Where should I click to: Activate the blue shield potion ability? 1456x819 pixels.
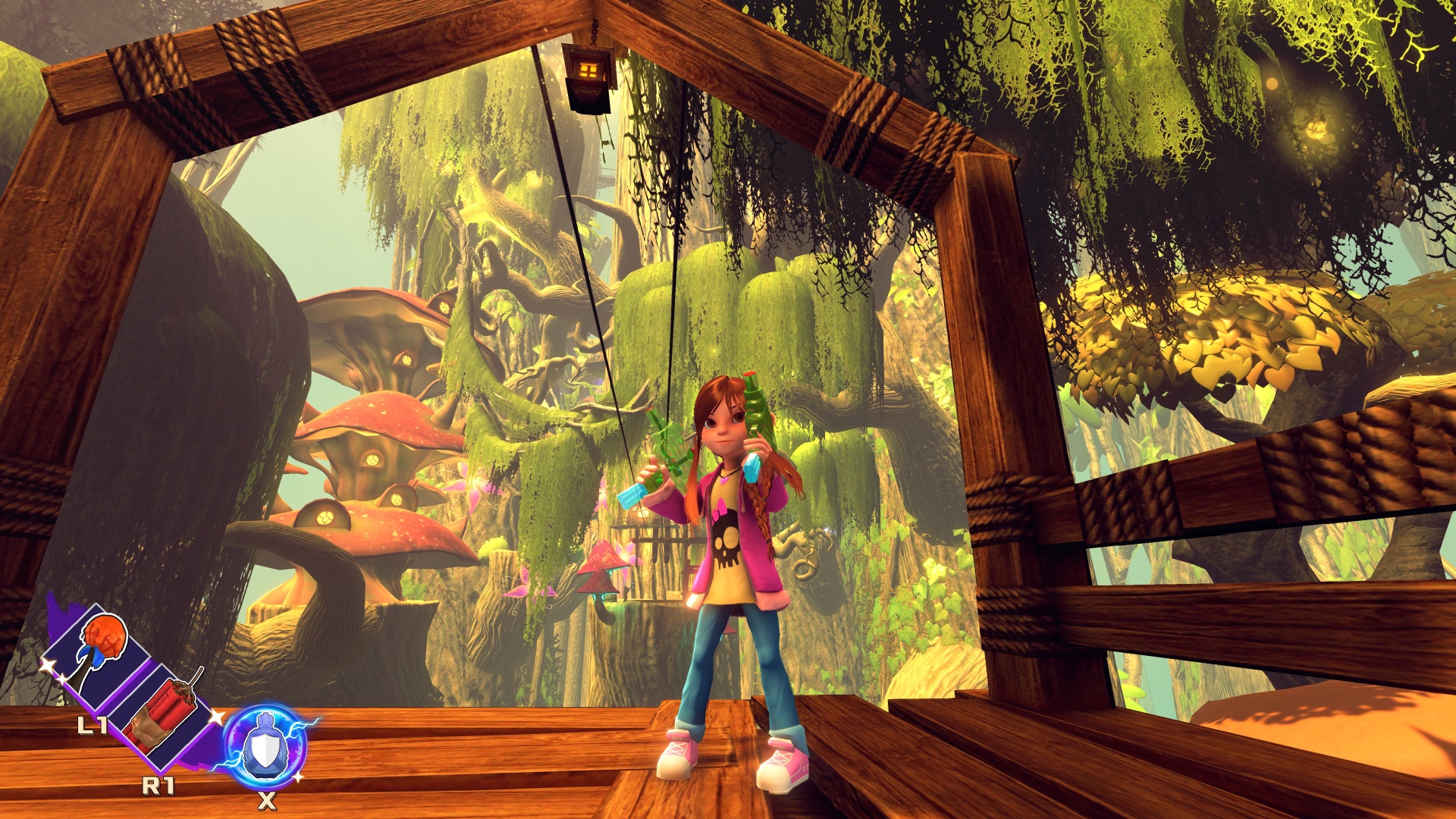pyautogui.click(x=265, y=746)
